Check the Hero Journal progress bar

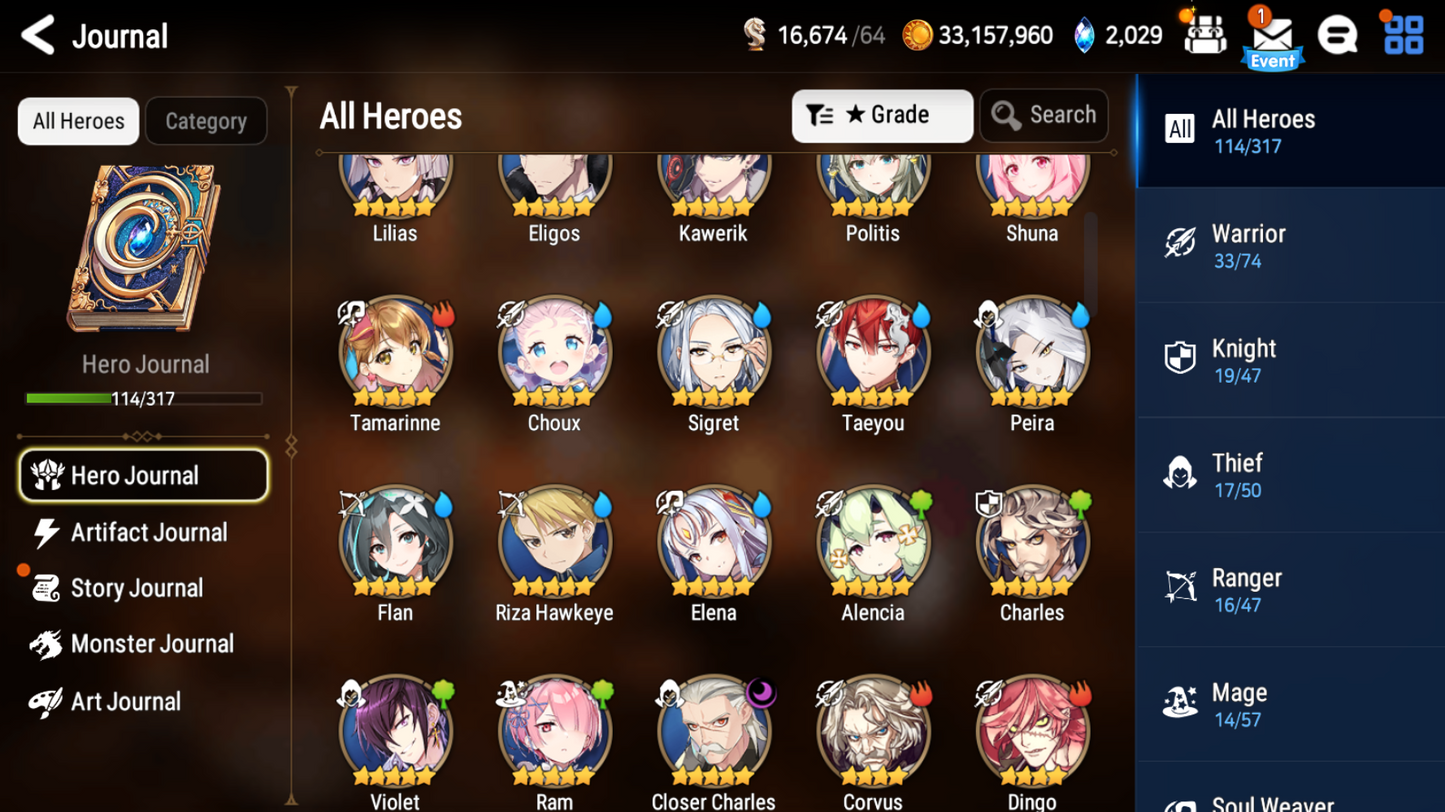coord(146,398)
